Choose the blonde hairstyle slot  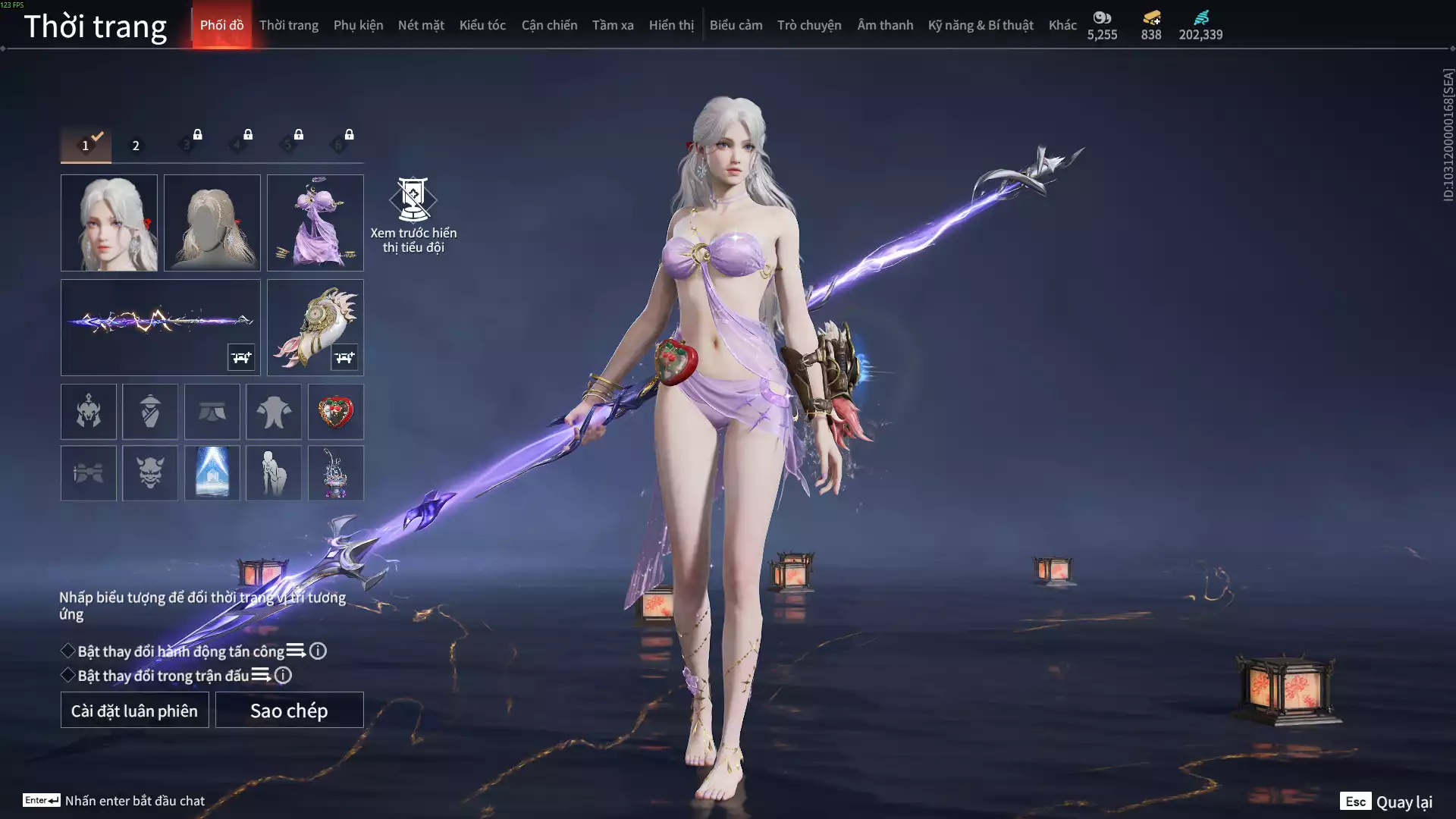[212, 223]
